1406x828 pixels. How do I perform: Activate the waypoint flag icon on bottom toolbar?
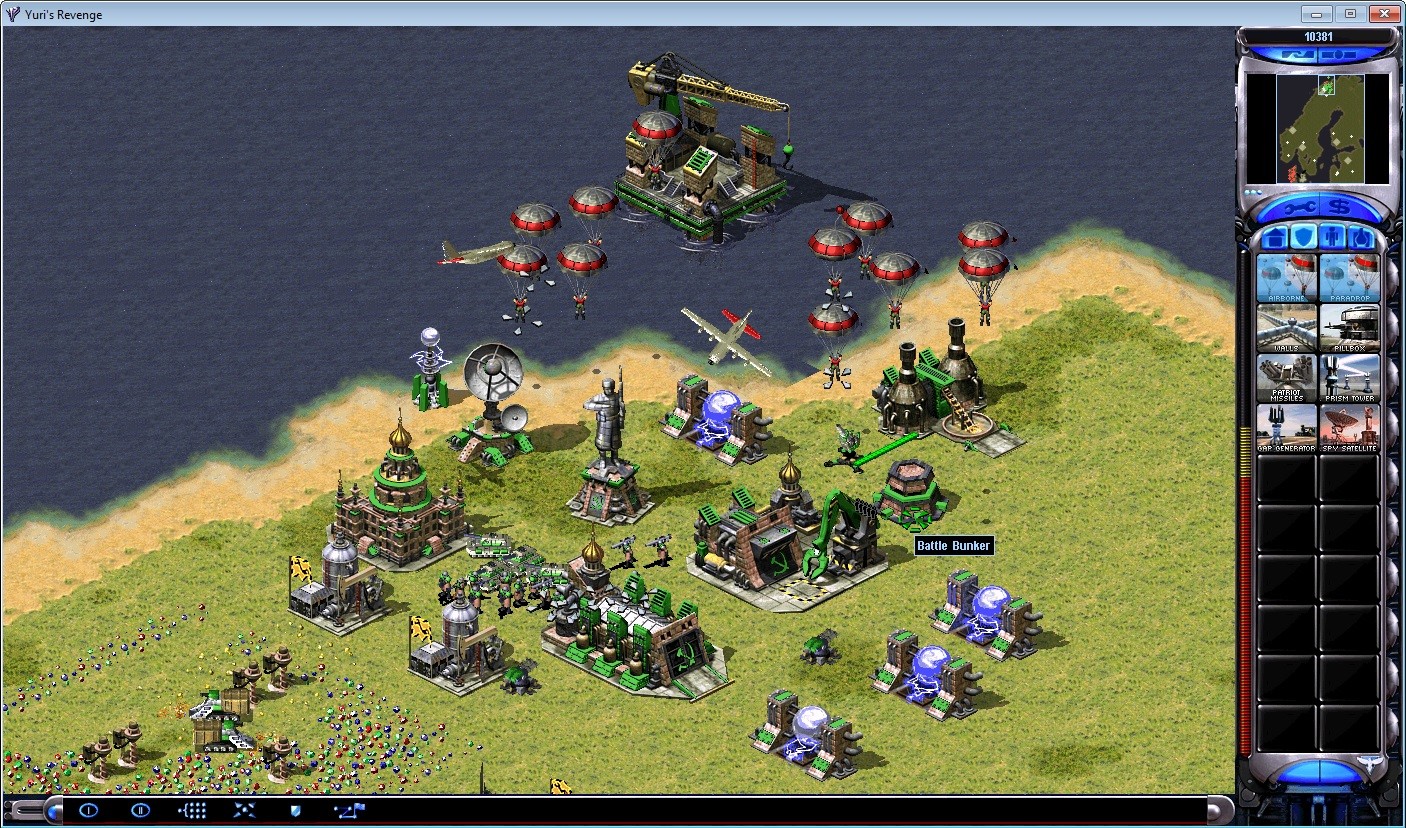tap(347, 811)
